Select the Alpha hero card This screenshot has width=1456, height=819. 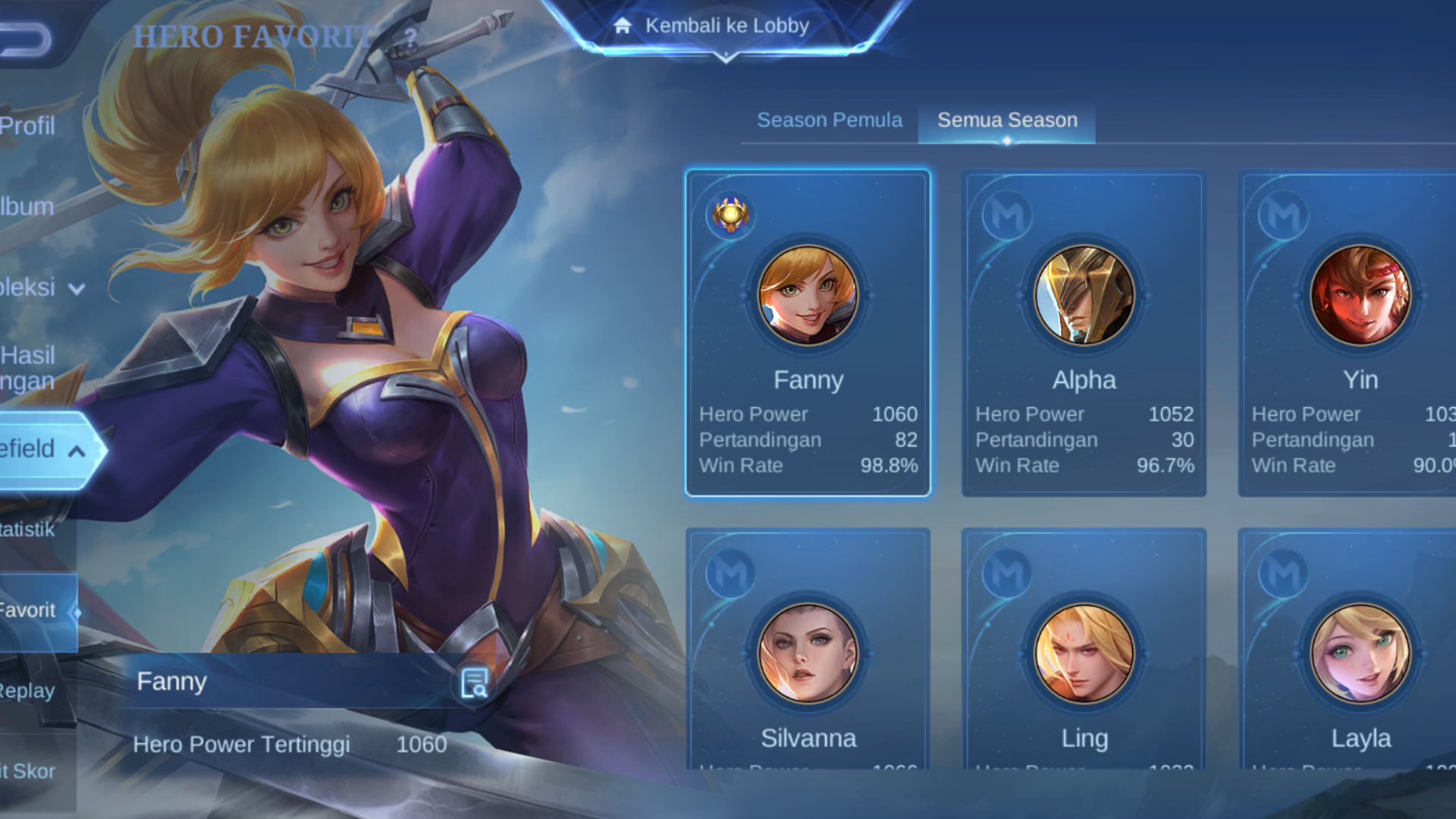(1084, 334)
